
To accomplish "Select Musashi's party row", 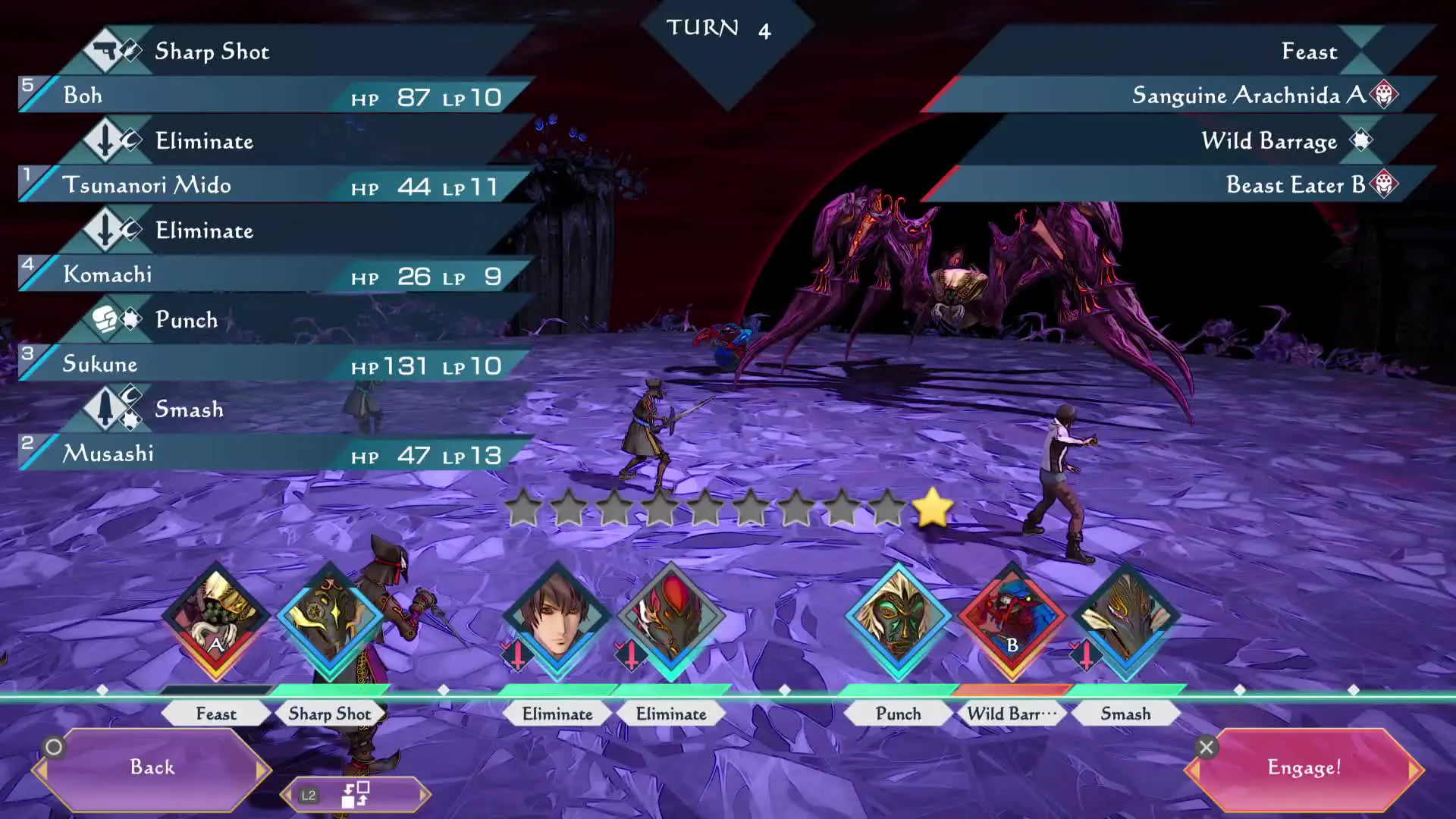I will pos(273,453).
